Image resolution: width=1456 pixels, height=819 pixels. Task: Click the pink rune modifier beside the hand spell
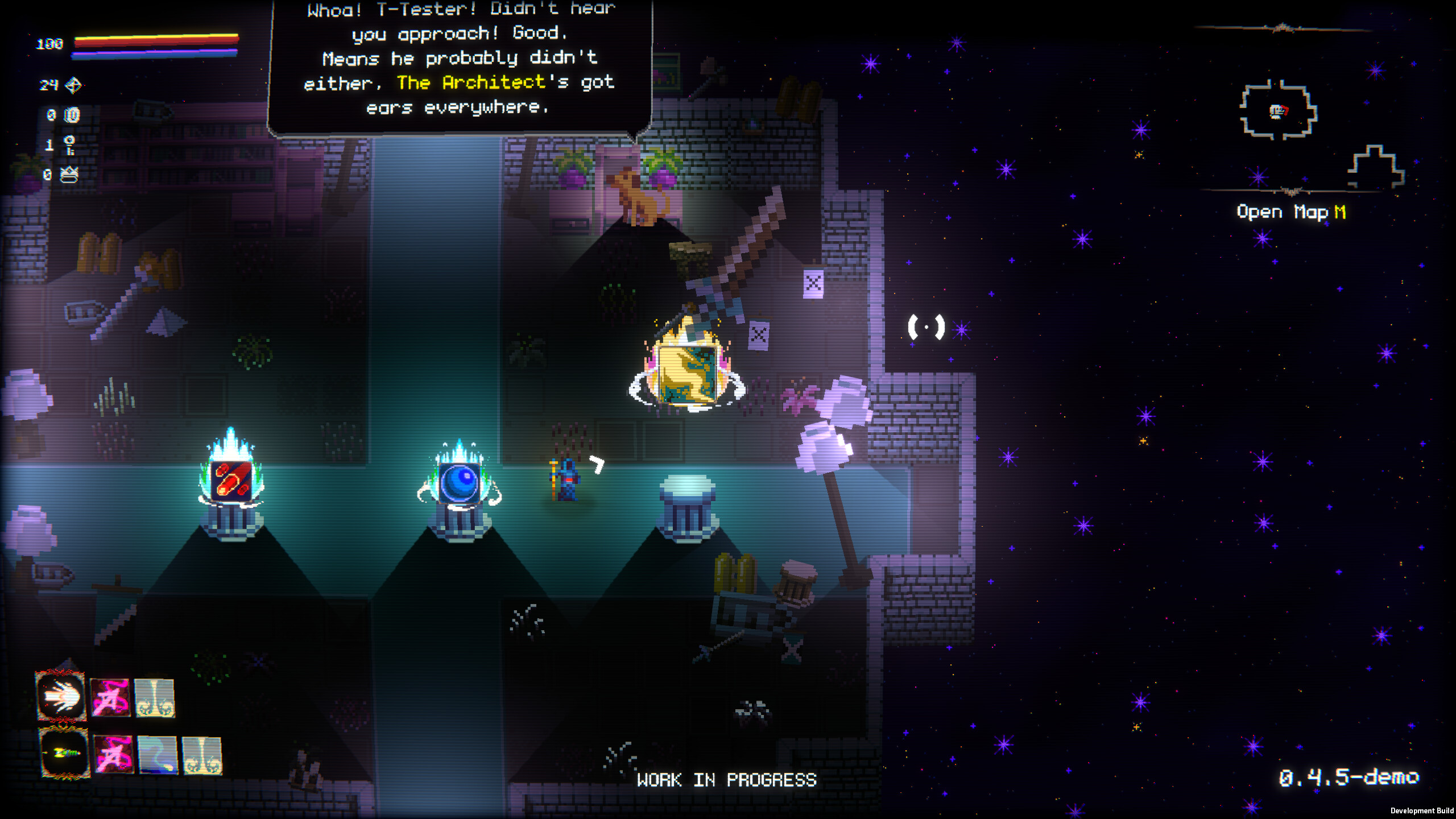coord(111,698)
